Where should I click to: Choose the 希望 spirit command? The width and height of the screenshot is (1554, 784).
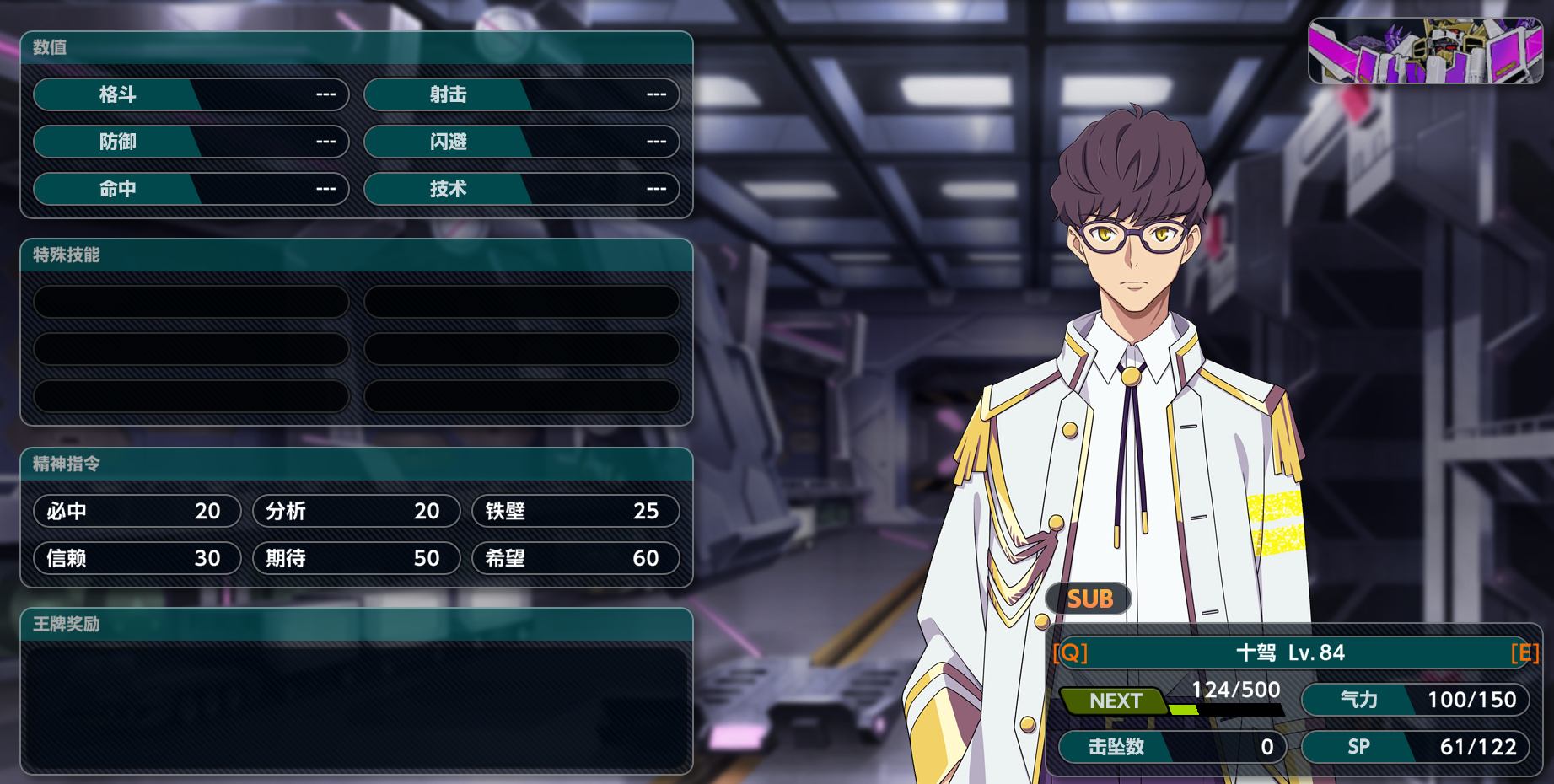pos(576,558)
